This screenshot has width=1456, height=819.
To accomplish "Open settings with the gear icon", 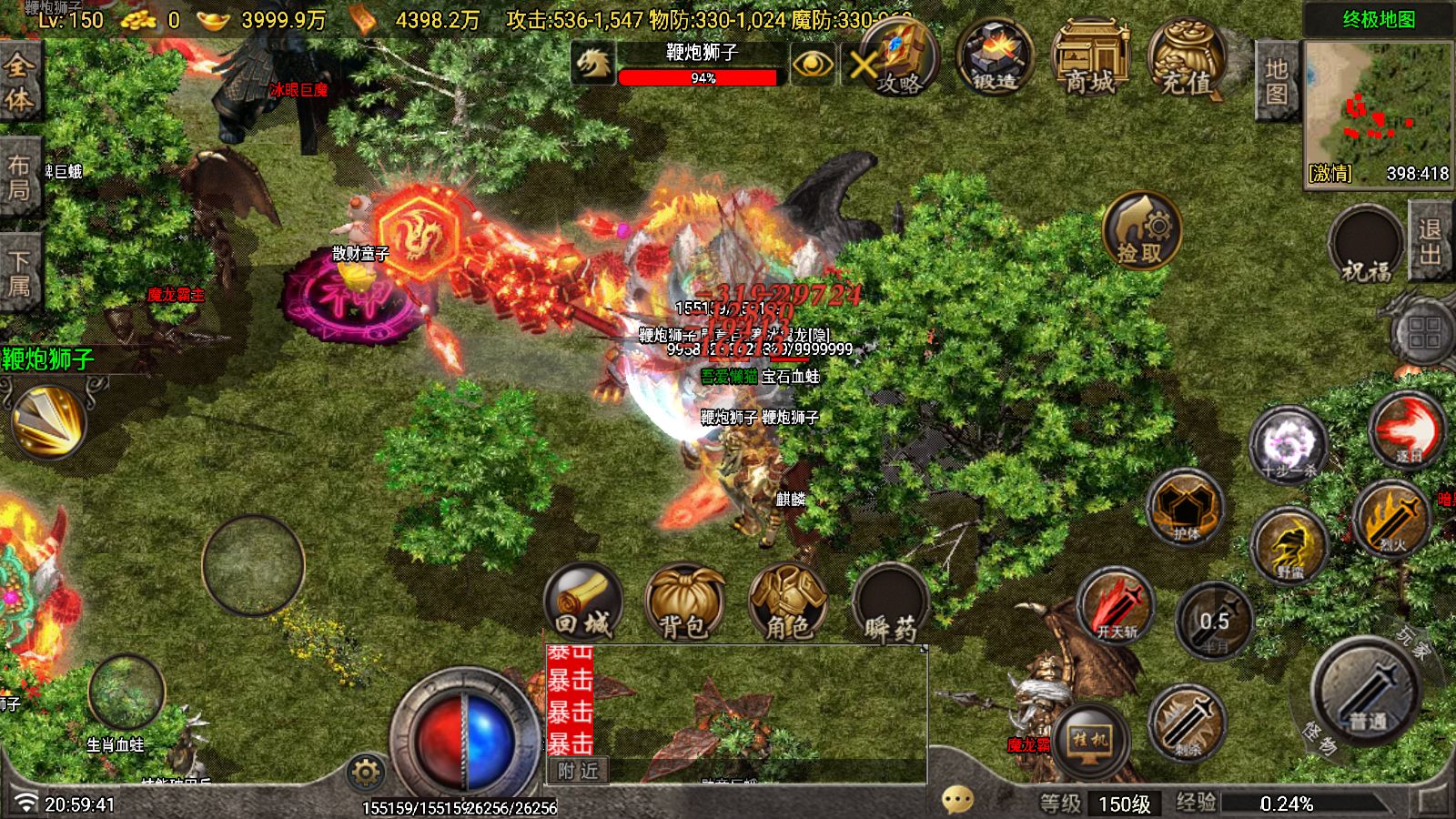I will (365, 773).
